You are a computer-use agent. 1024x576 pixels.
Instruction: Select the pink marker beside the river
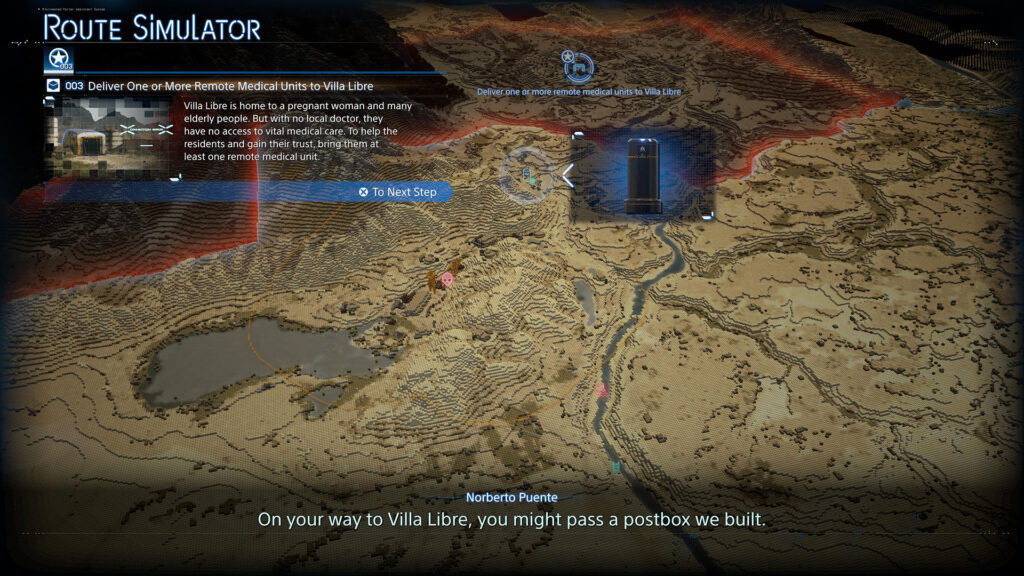(602, 390)
